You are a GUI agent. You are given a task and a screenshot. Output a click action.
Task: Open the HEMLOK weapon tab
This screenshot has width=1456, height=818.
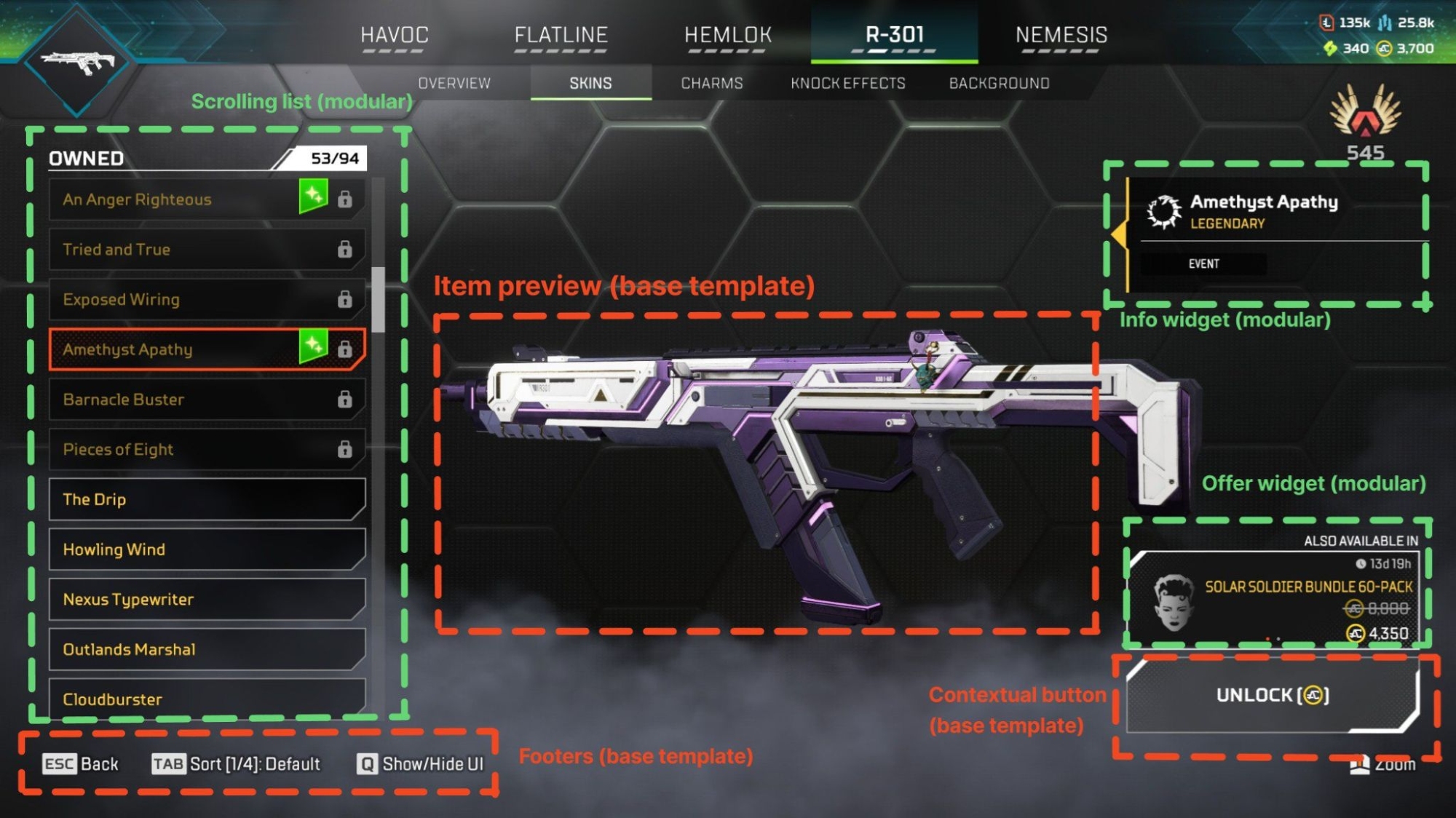(727, 35)
